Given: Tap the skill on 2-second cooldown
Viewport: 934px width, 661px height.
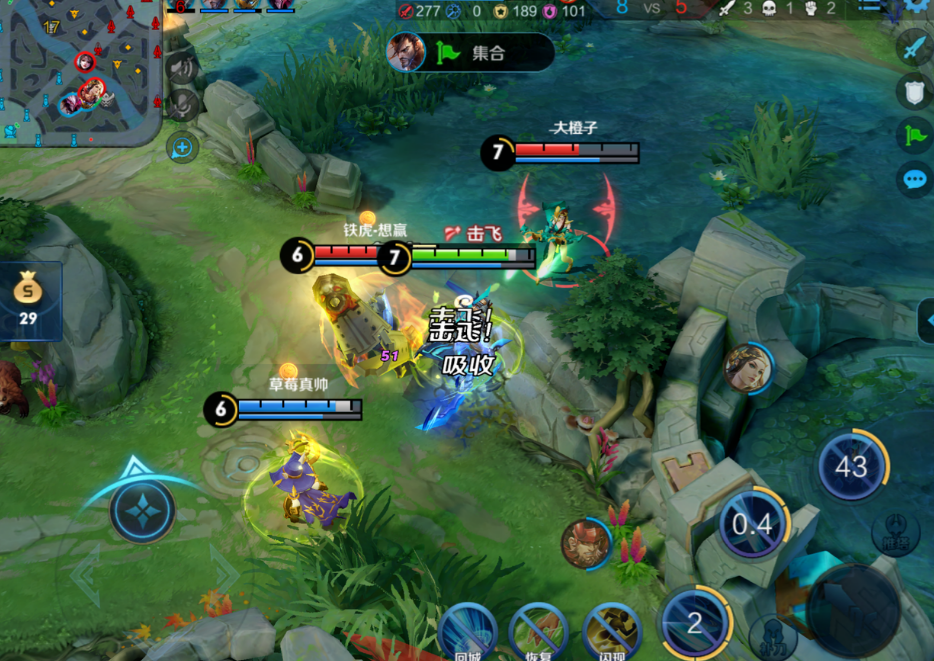Looking at the screenshot, I should click(695, 622).
